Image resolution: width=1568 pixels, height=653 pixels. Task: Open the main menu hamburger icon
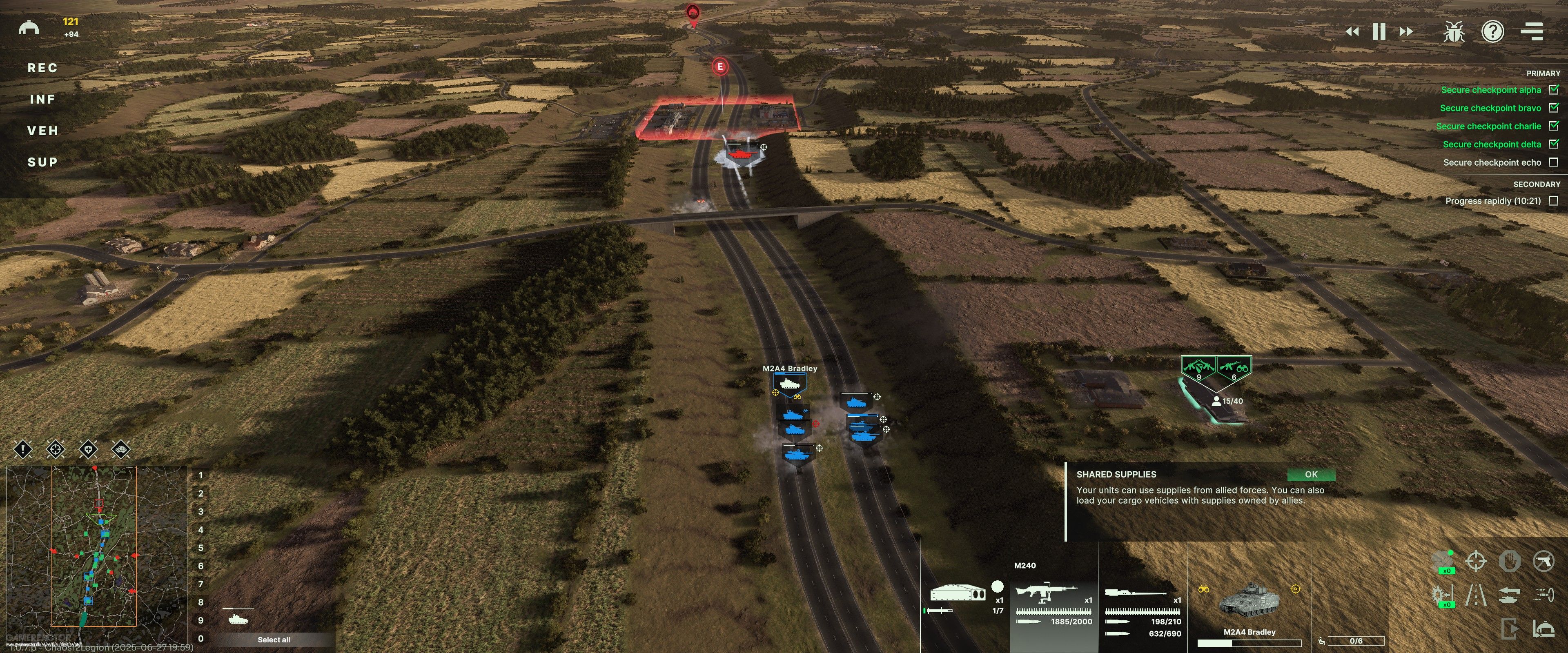coord(1532,32)
